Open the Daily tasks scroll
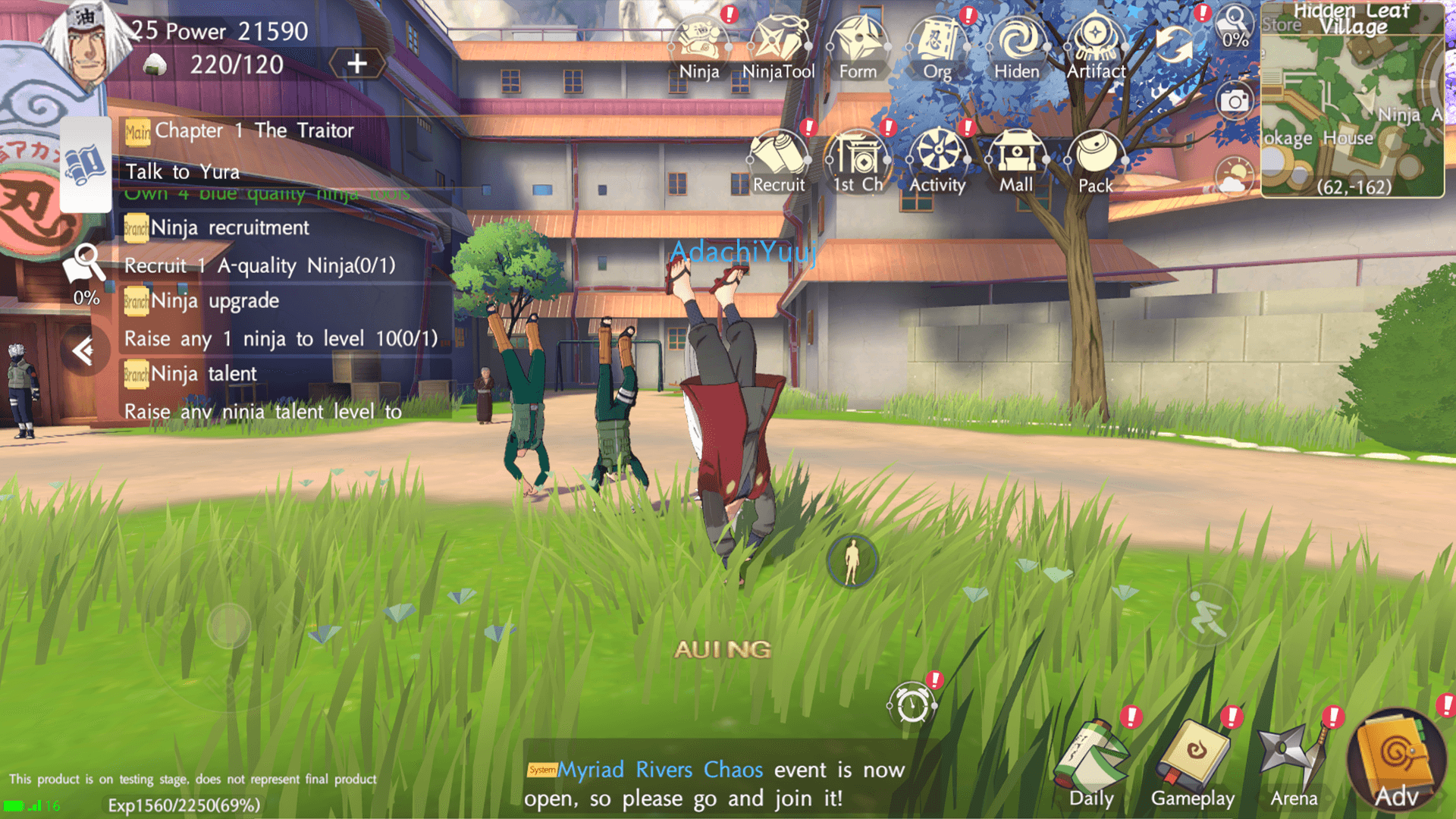The height and width of the screenshot is (819, 1456). (x=1092, y=762)
